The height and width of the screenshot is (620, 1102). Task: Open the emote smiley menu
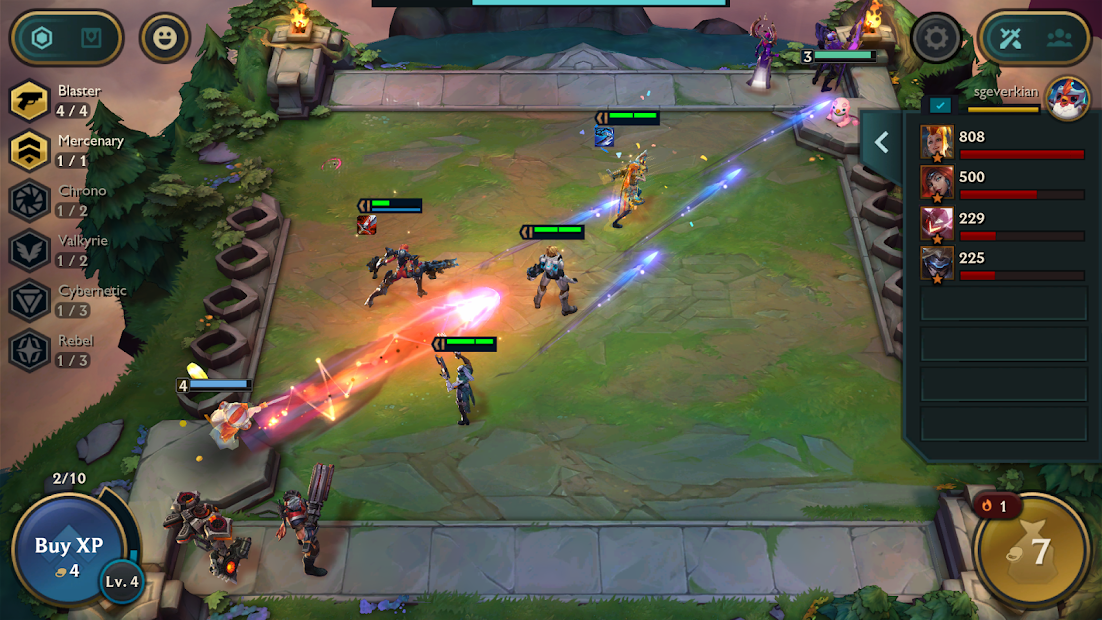click(x=164, y=39)
